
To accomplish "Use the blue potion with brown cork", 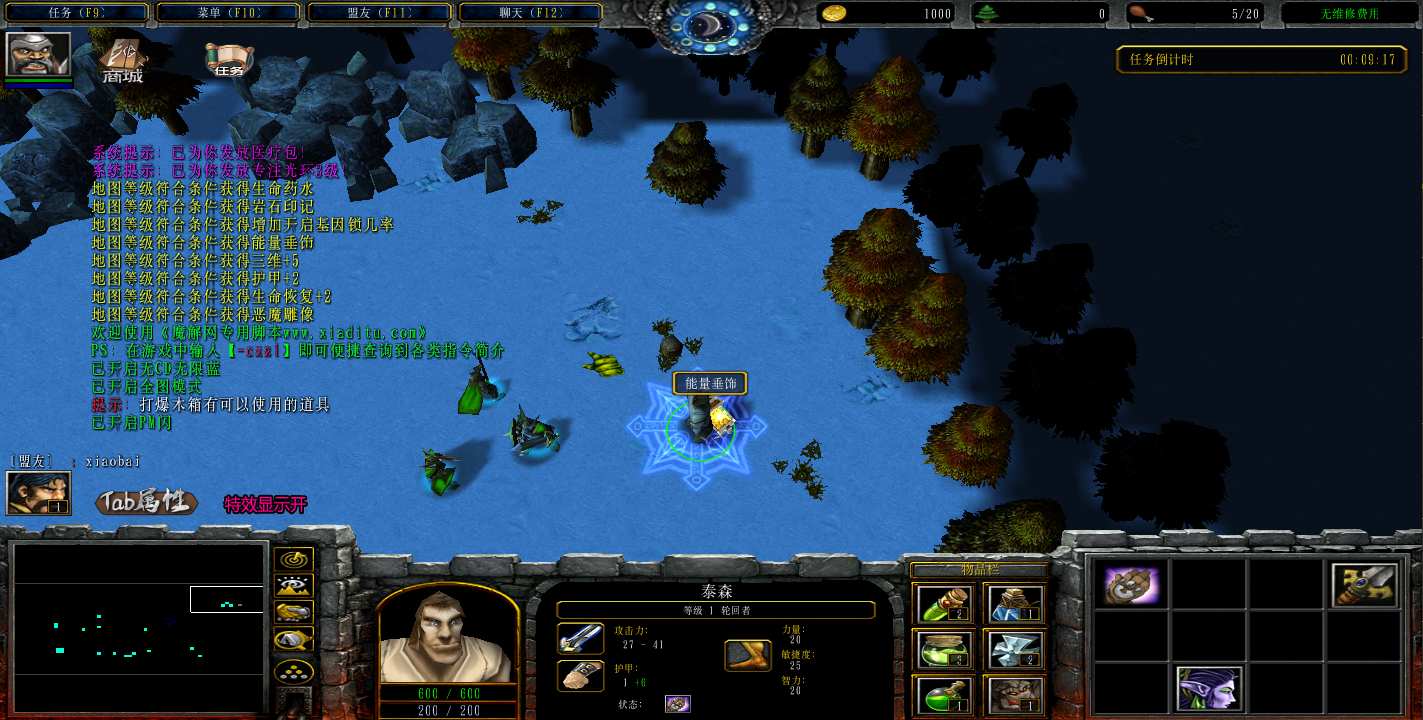I will [x=1014, y=605].
